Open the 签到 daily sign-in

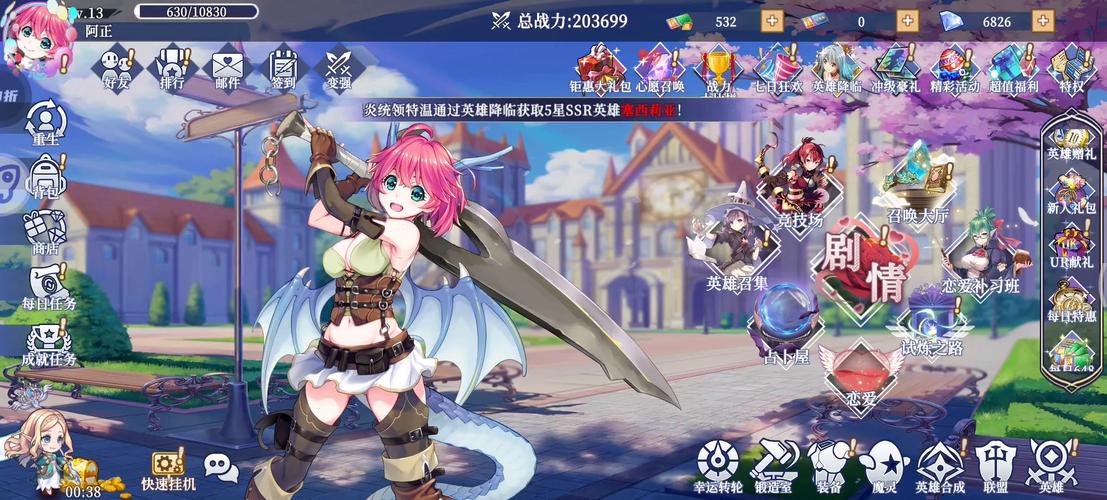(283, 68)
